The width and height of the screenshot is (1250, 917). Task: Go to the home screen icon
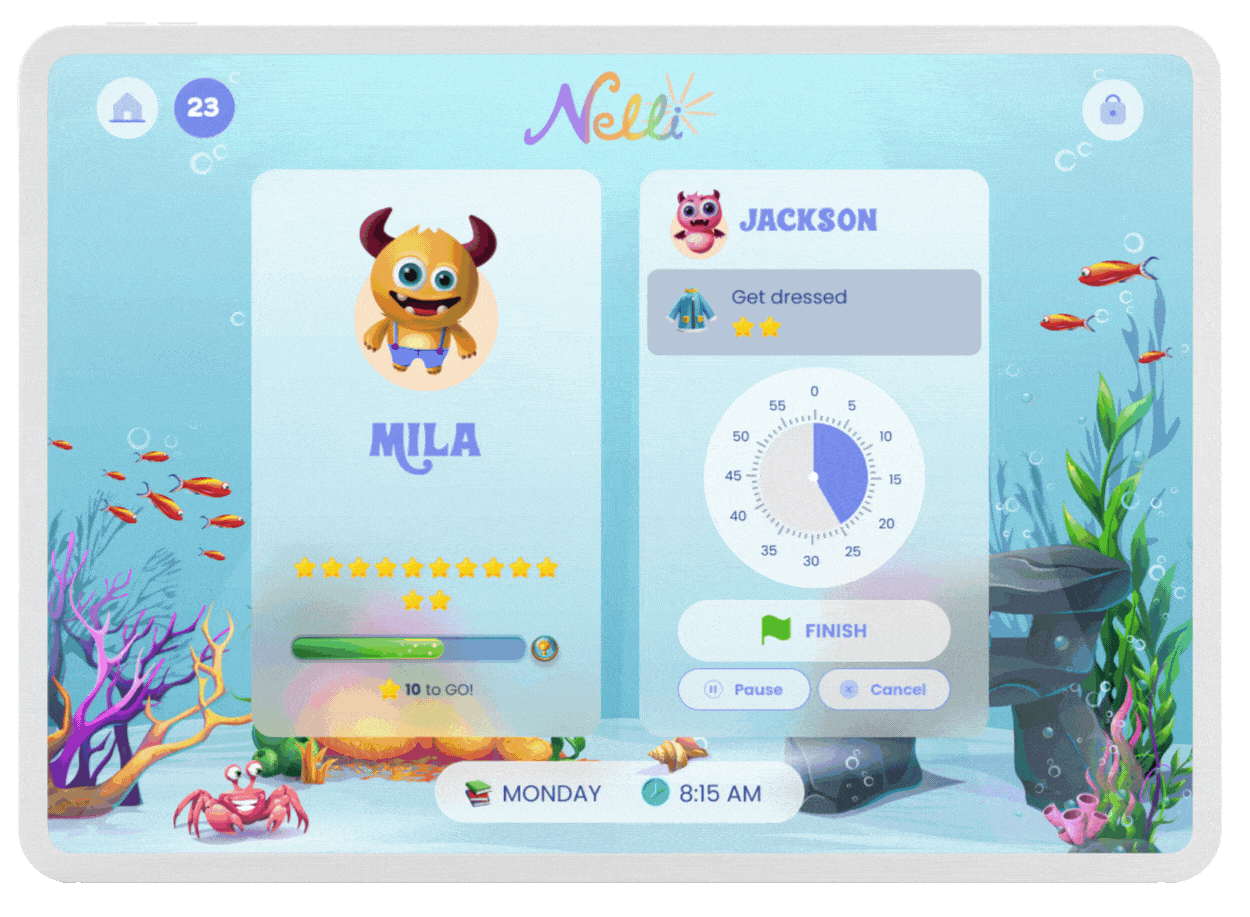(x=127, y=107)
